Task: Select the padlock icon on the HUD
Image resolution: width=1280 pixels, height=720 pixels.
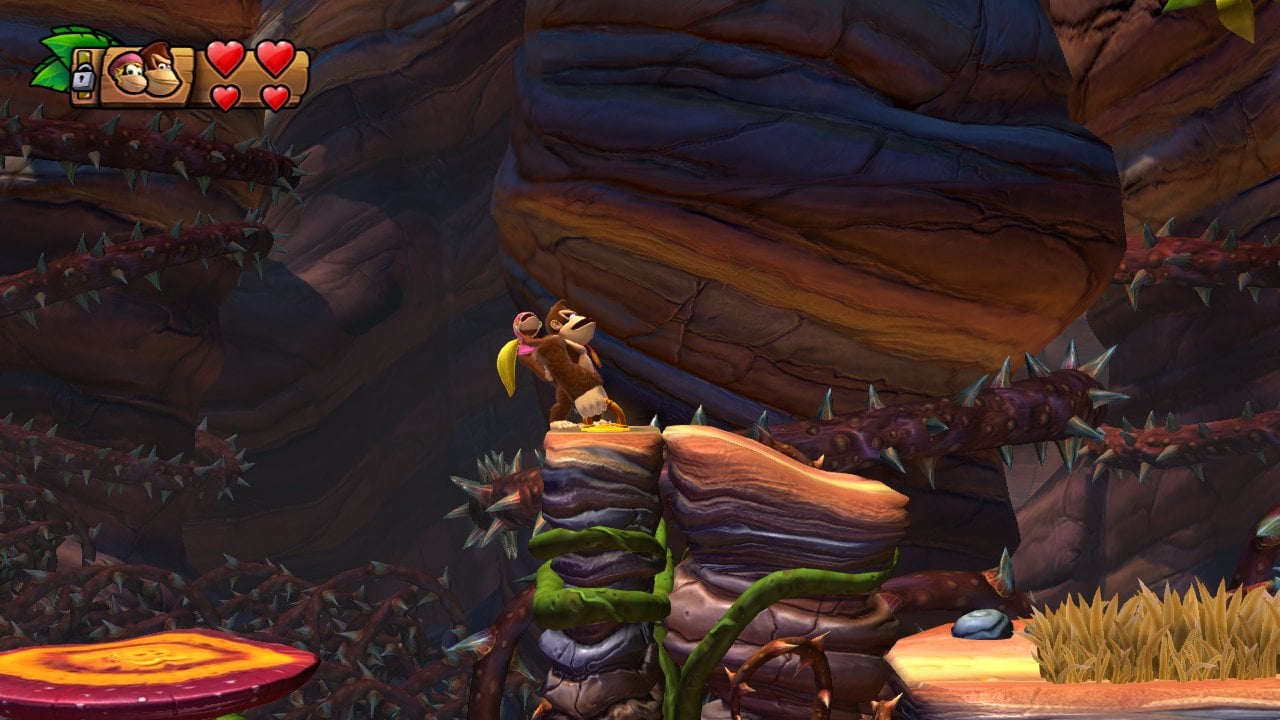Action: (x=83, y=76)
